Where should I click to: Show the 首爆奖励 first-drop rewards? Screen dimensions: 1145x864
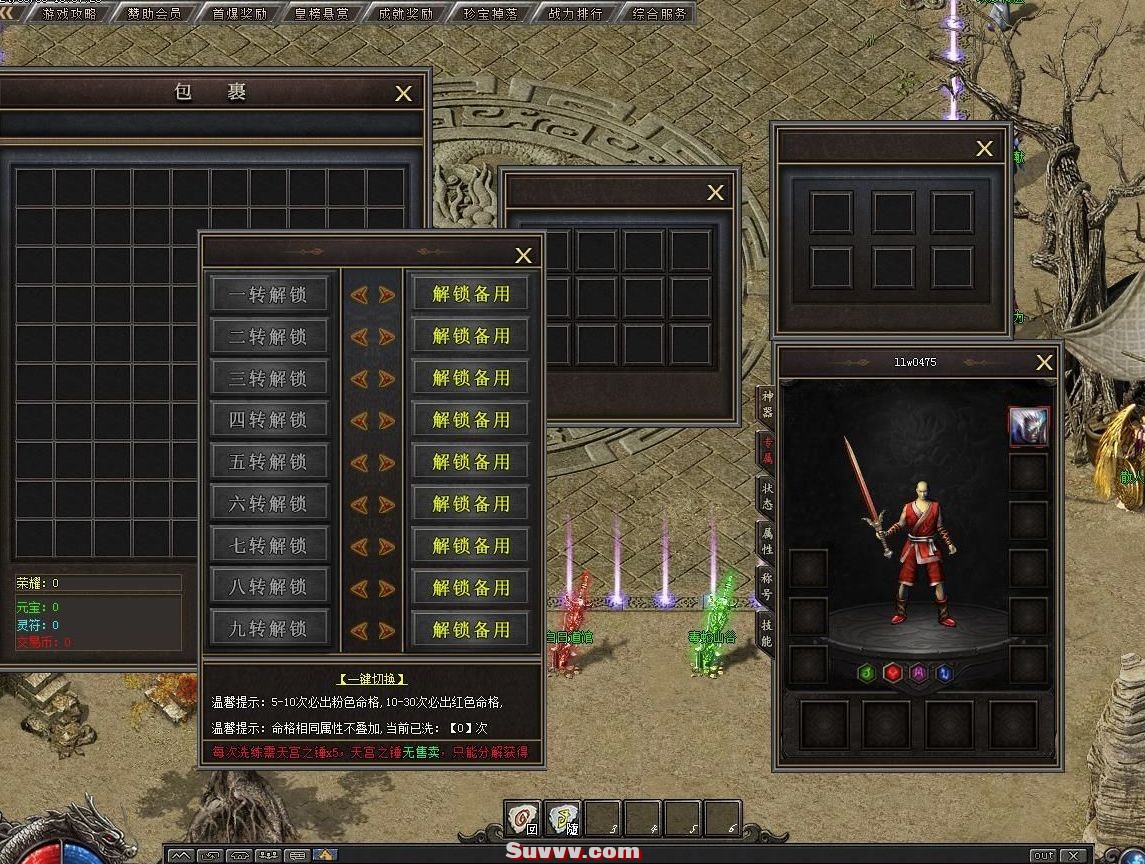pyautogui.click(x=239, y=13)
